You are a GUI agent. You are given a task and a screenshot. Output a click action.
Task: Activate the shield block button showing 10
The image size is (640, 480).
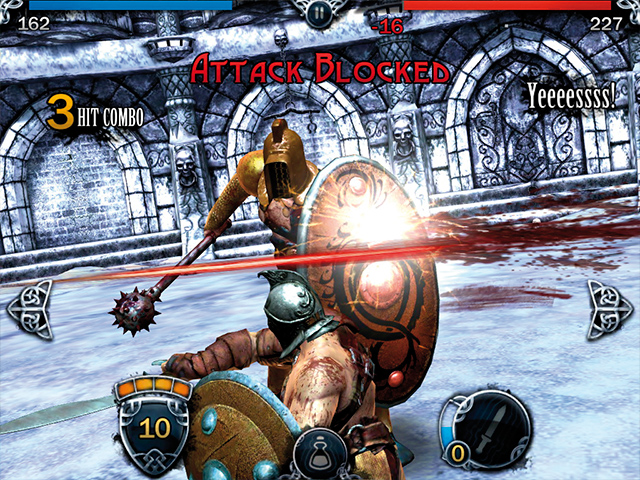(x=154, y=427)
